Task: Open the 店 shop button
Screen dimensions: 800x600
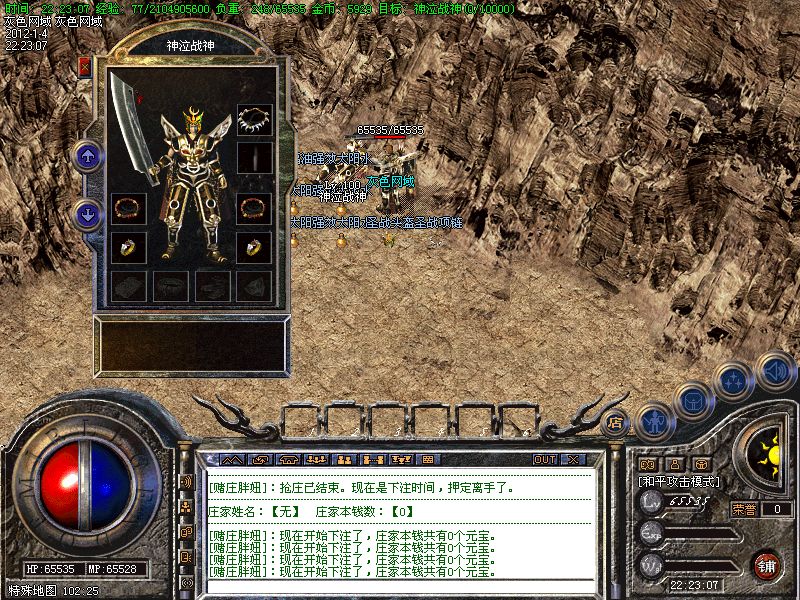Action: click(x=616, y=421)
